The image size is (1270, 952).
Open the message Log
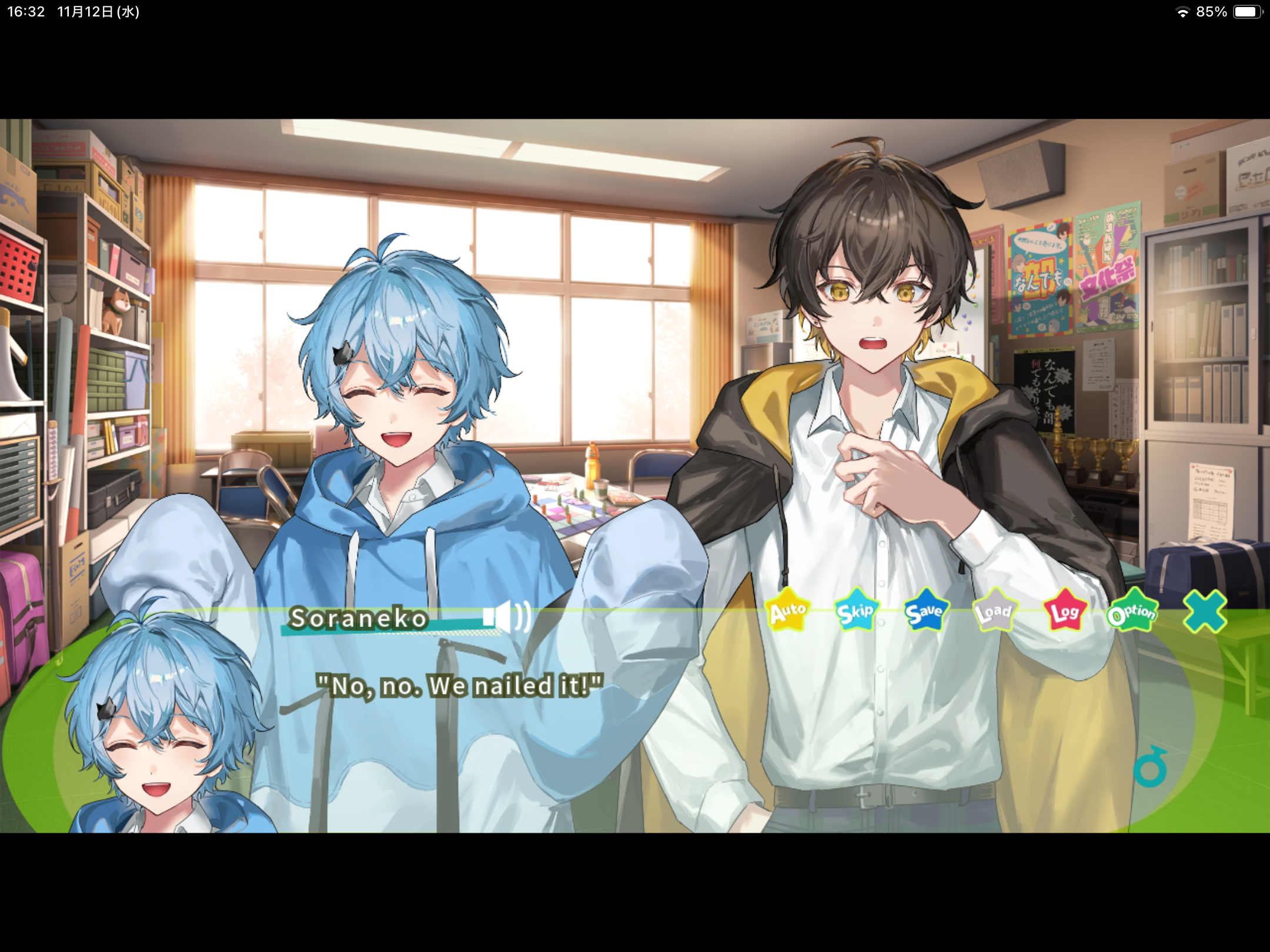(1065, 613)
